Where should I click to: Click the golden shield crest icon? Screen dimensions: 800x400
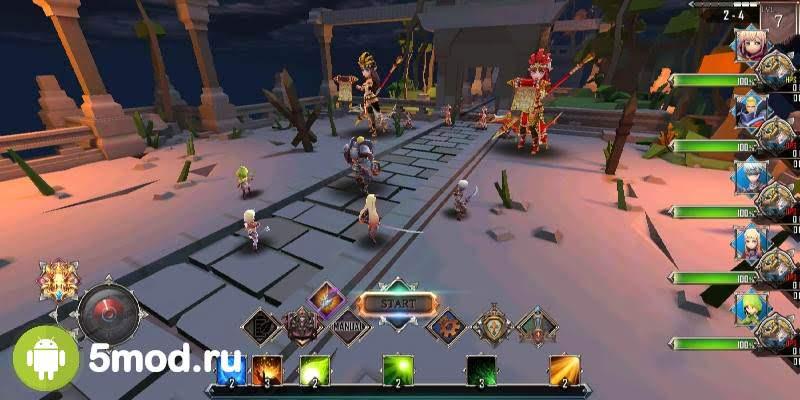pyautogui.click(x=491, y=325)
